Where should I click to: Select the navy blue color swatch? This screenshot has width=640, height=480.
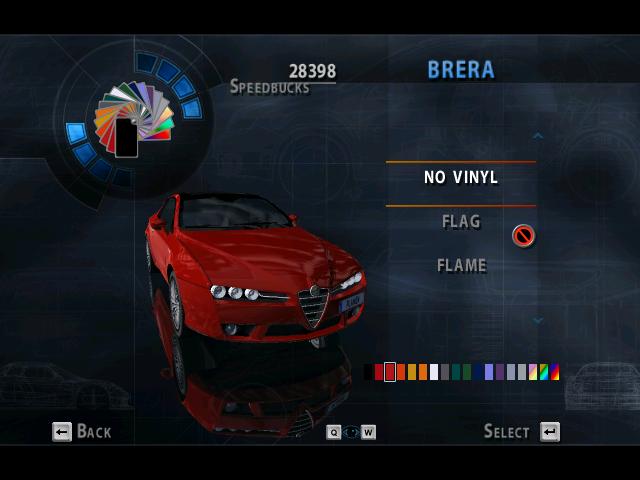click(x=478, y=372)
